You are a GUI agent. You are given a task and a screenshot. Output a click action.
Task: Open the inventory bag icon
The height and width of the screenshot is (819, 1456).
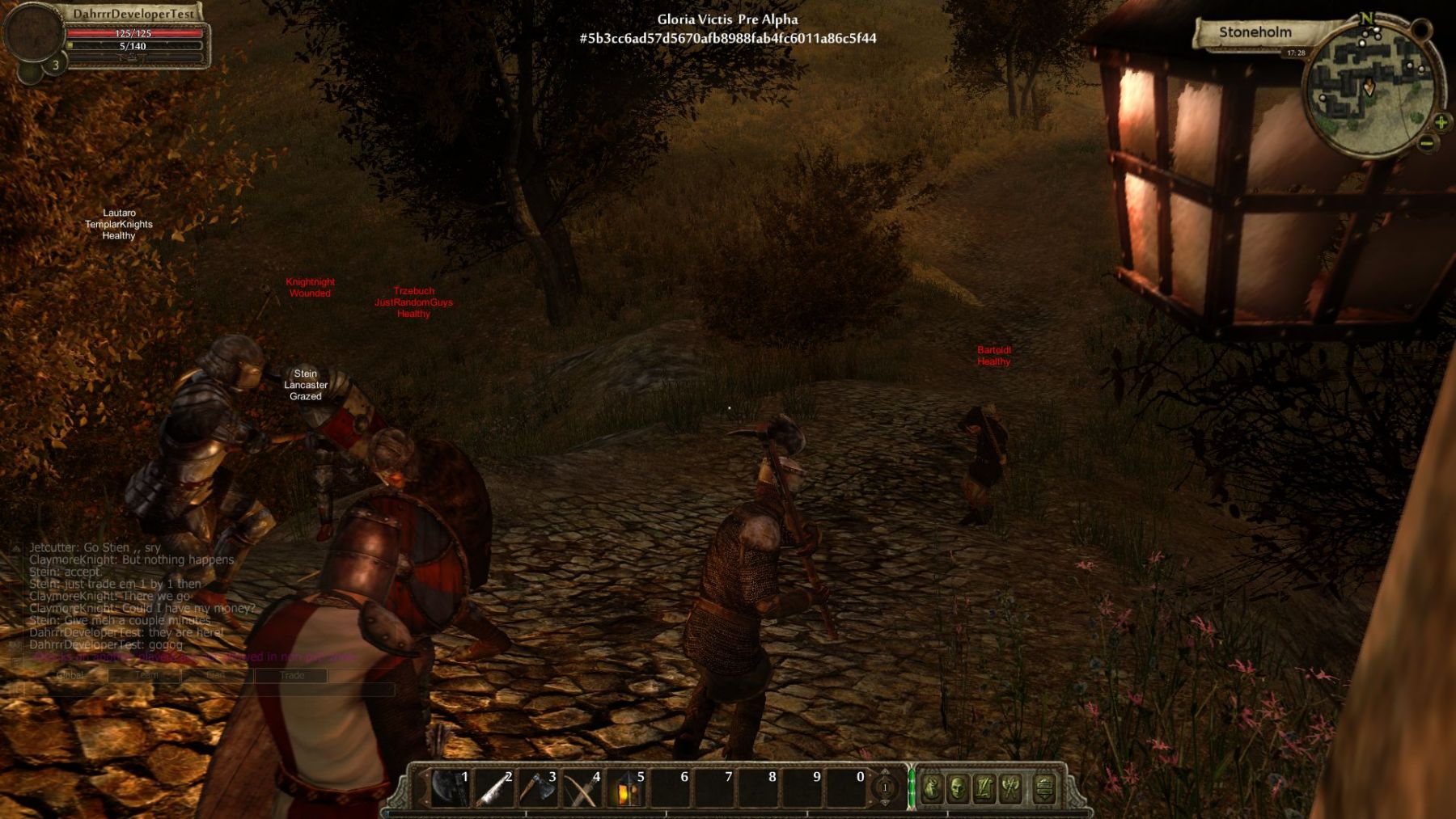pyautogui.click(x=932, y=787)
